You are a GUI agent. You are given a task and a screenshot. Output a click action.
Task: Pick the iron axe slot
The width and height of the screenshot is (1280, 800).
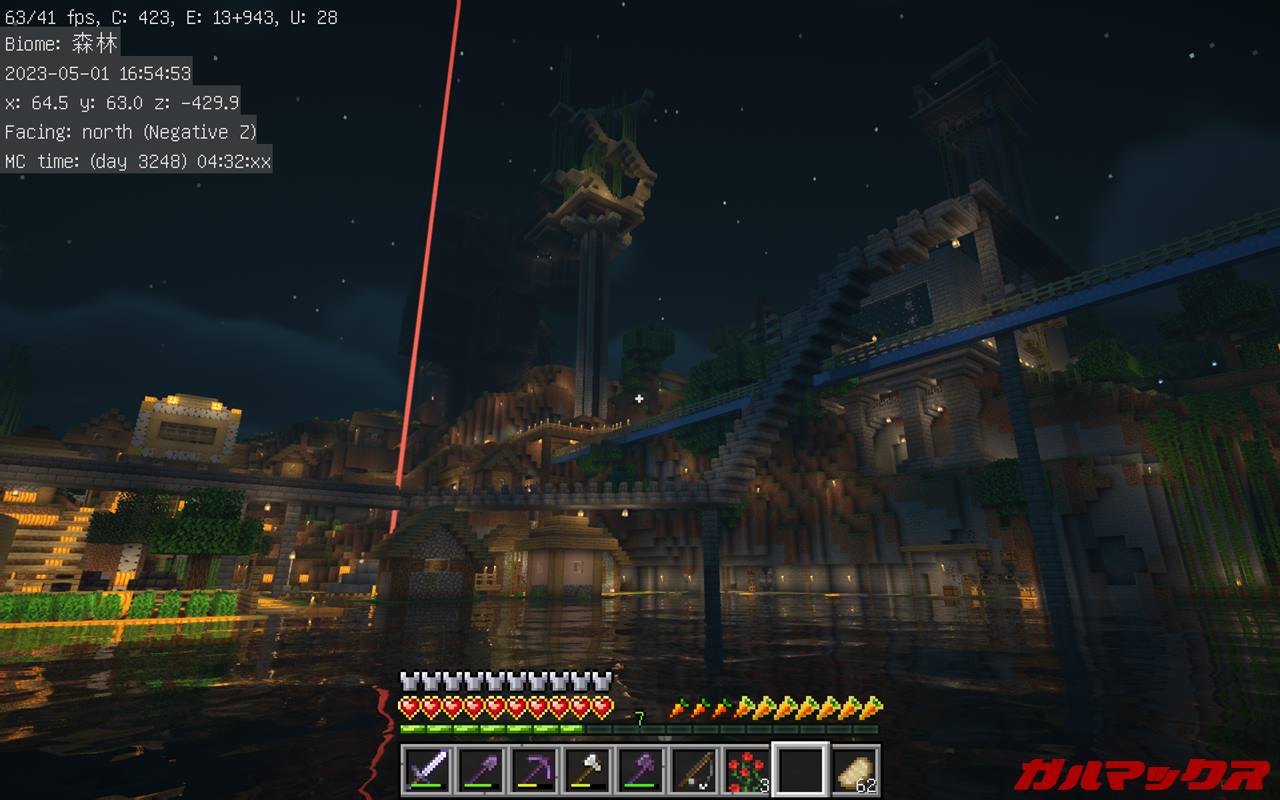(x=586, y=770)
